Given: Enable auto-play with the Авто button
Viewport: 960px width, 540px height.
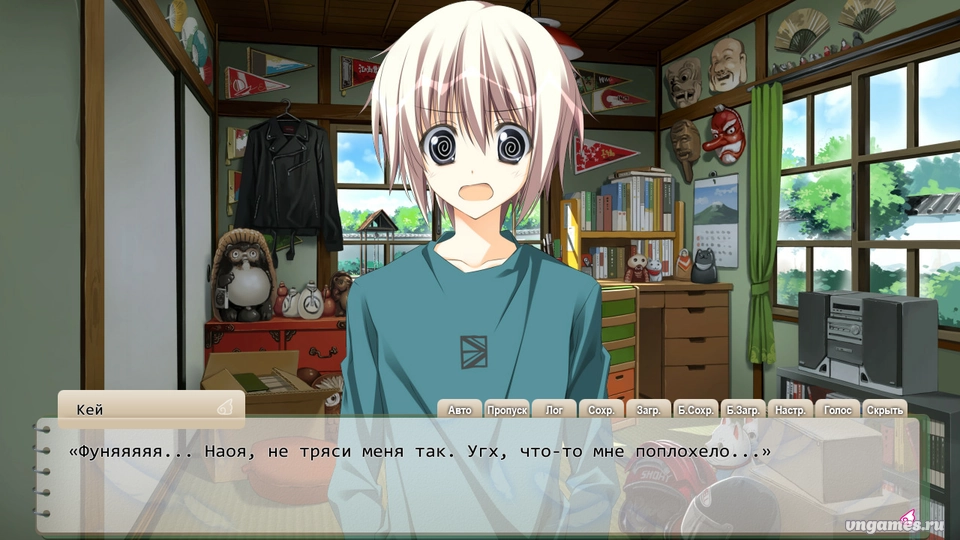Looking at the screenshot, I should pos(459,409).
